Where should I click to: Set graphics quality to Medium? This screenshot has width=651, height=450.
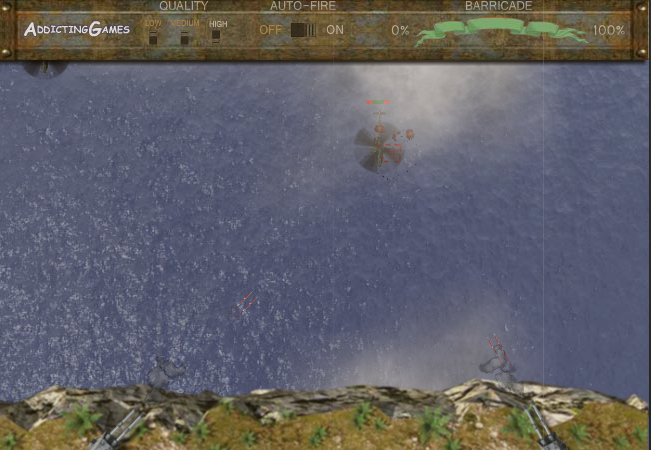click(184, 37)
